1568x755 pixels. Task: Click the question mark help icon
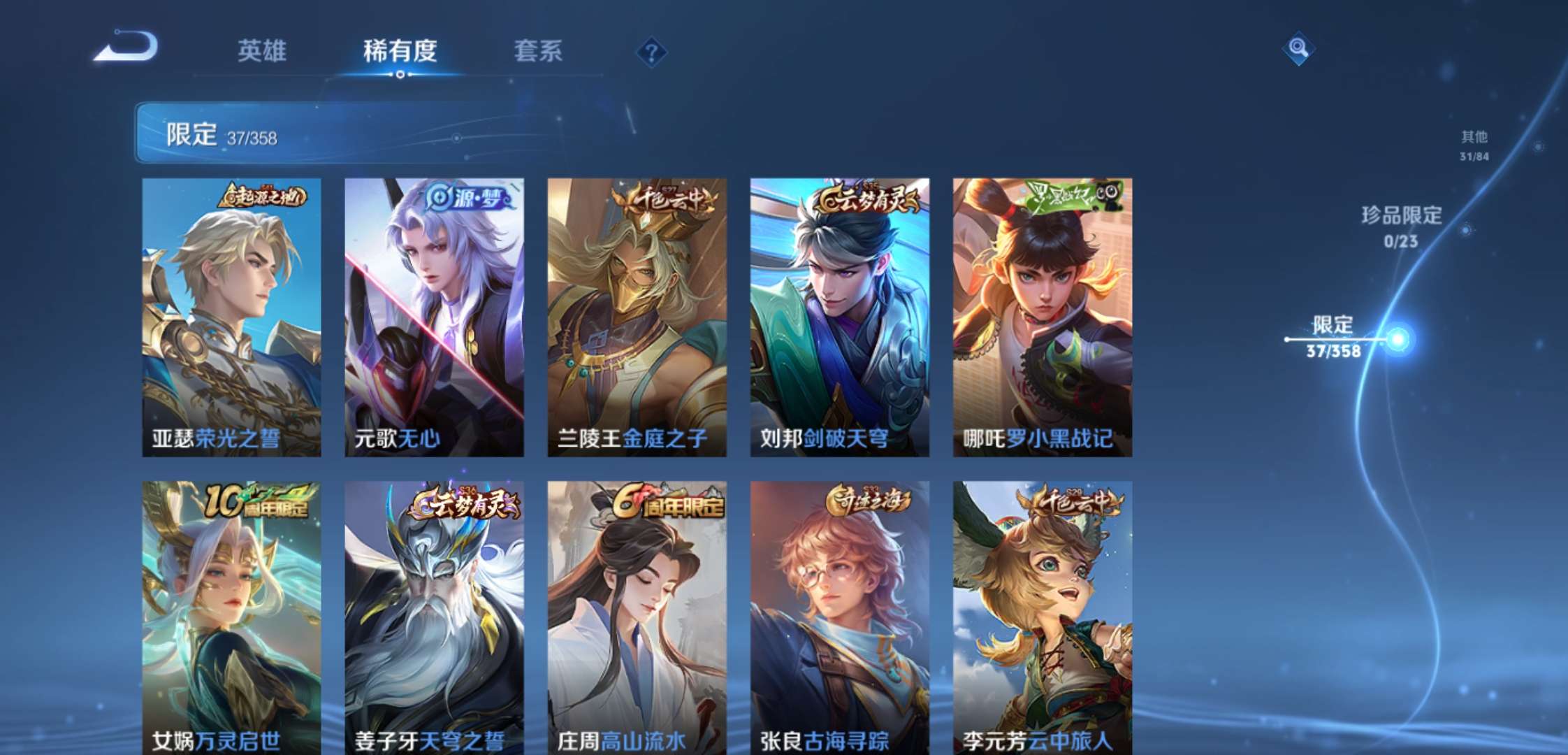pyautogui.click(x=651, y=52)
